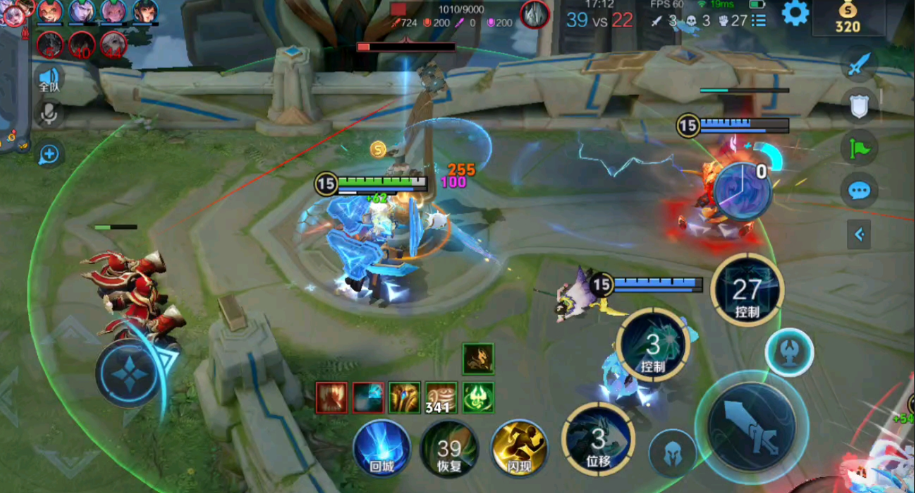915x493 pixels.
Task: Send the green flag gather signal
Action: 858,147
